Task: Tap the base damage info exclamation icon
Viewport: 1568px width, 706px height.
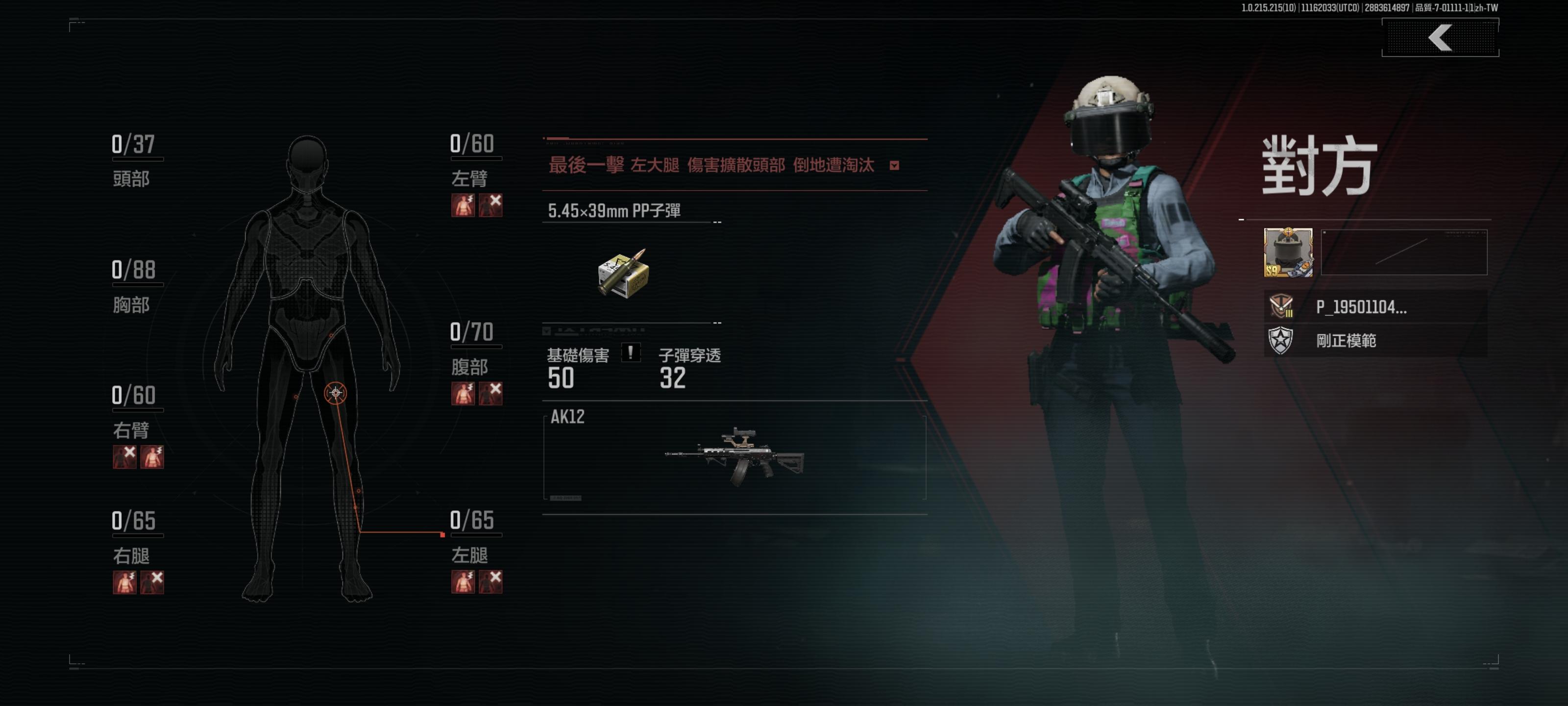Action: [x=631, y=353]
